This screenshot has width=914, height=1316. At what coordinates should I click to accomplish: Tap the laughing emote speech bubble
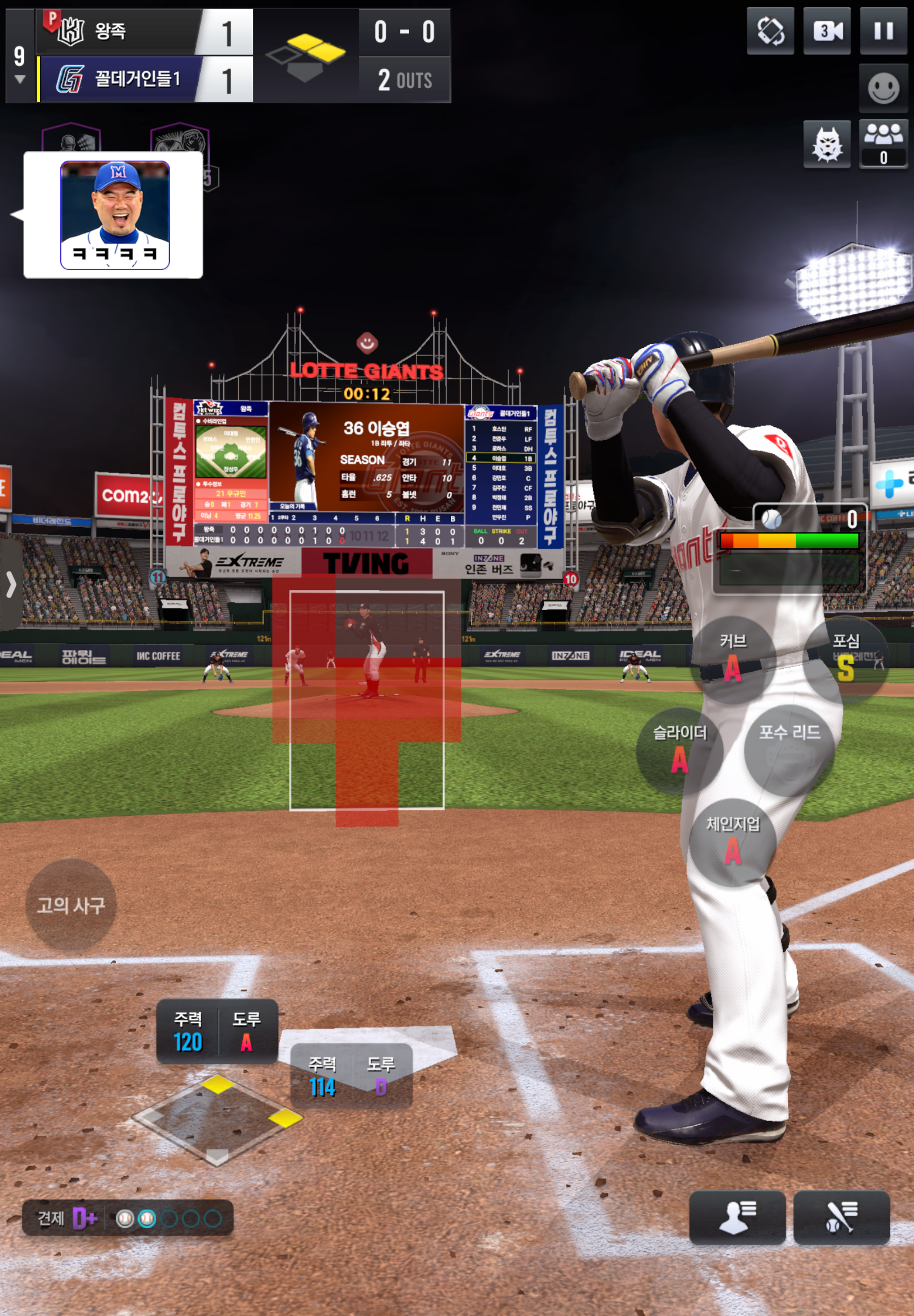(114, 215)
